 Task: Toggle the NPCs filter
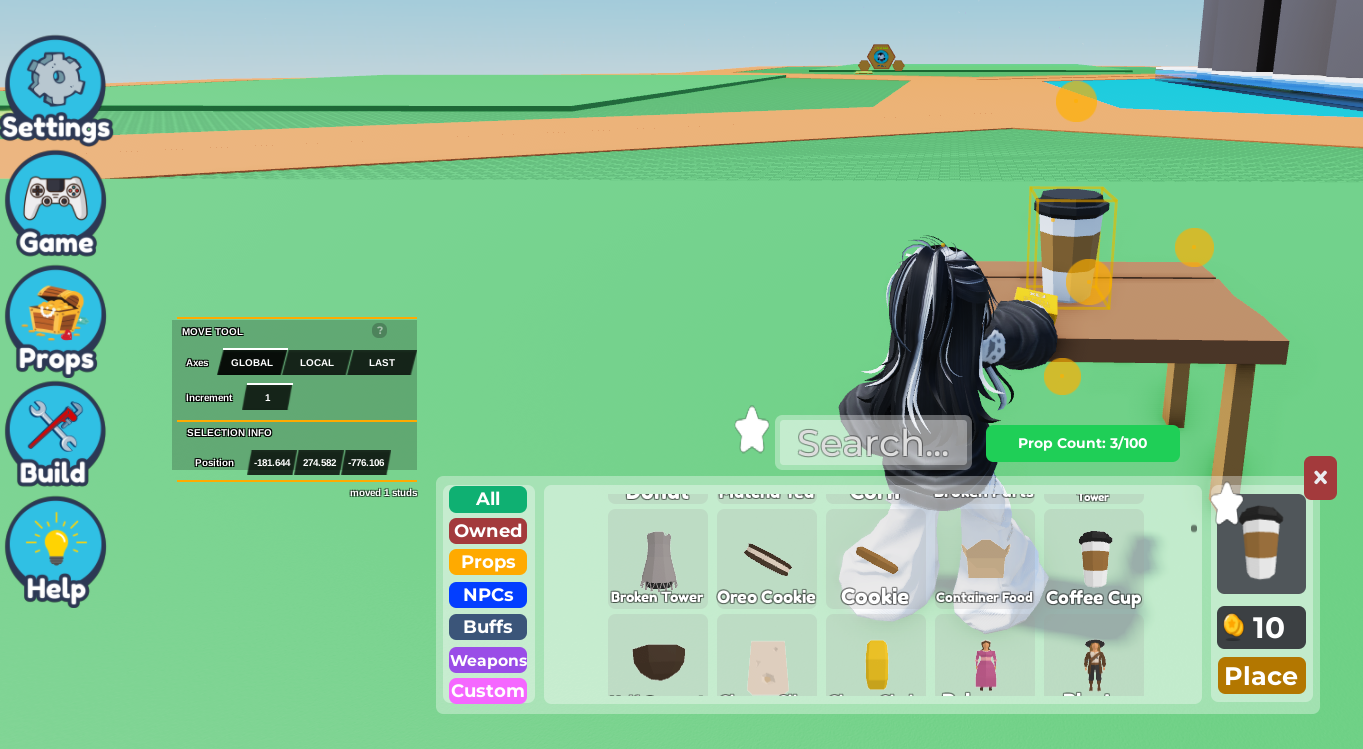487,594
